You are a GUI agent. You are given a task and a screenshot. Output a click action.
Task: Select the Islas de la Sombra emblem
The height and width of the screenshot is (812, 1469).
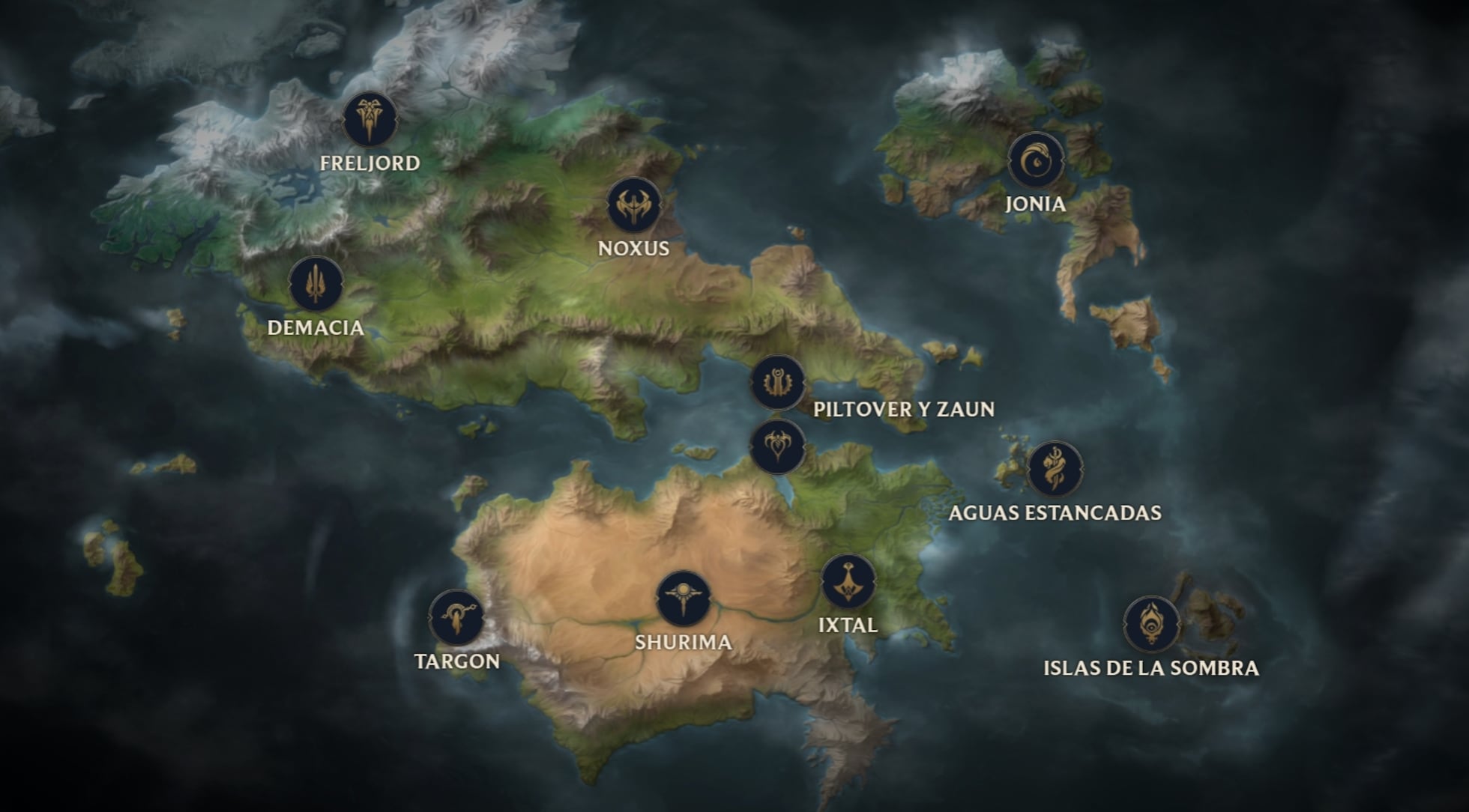point(1152,623)
